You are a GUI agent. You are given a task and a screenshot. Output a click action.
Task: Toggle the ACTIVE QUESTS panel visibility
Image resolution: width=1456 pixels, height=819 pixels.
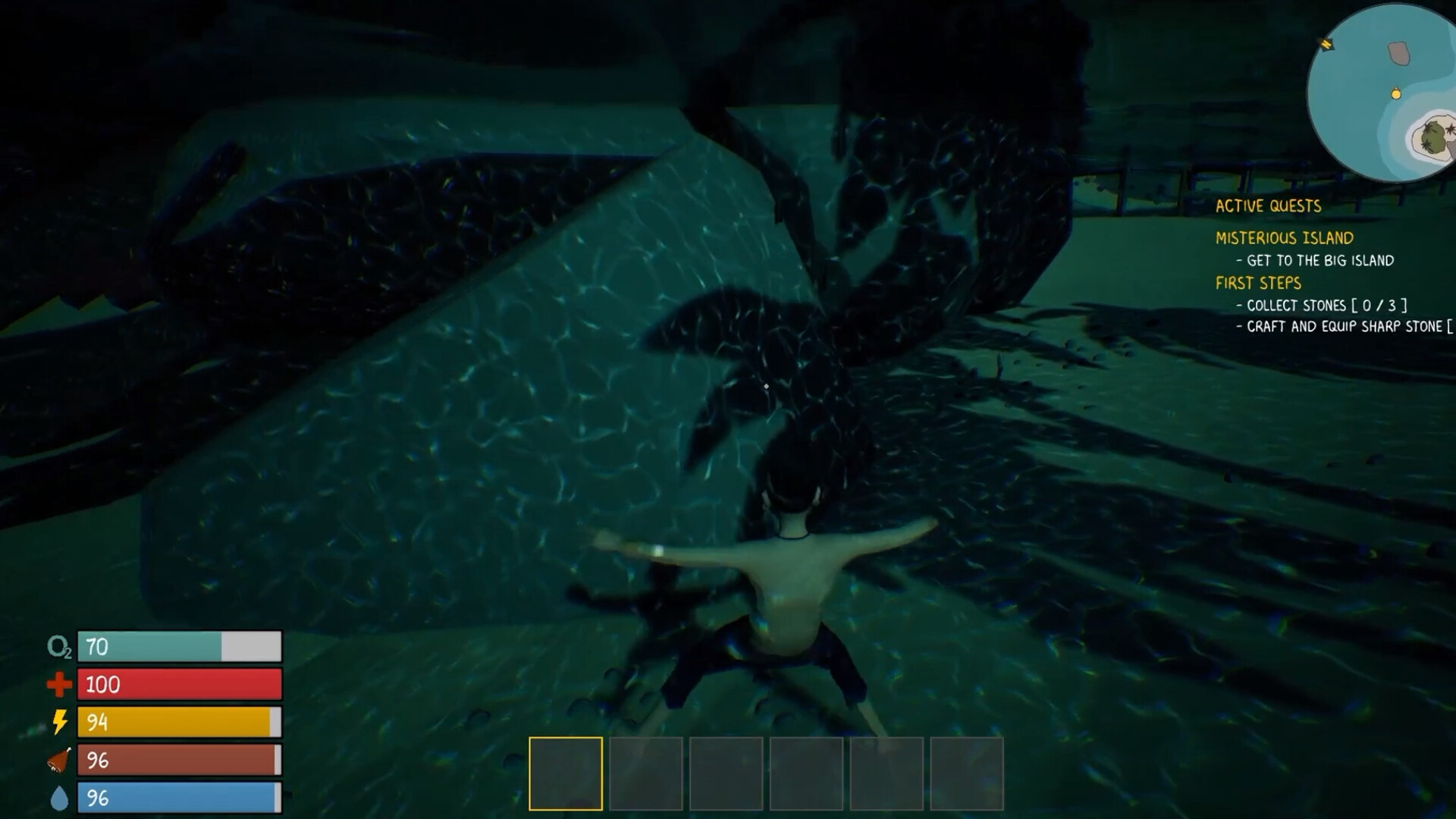pyautogui.click(x=1268, y=206)
